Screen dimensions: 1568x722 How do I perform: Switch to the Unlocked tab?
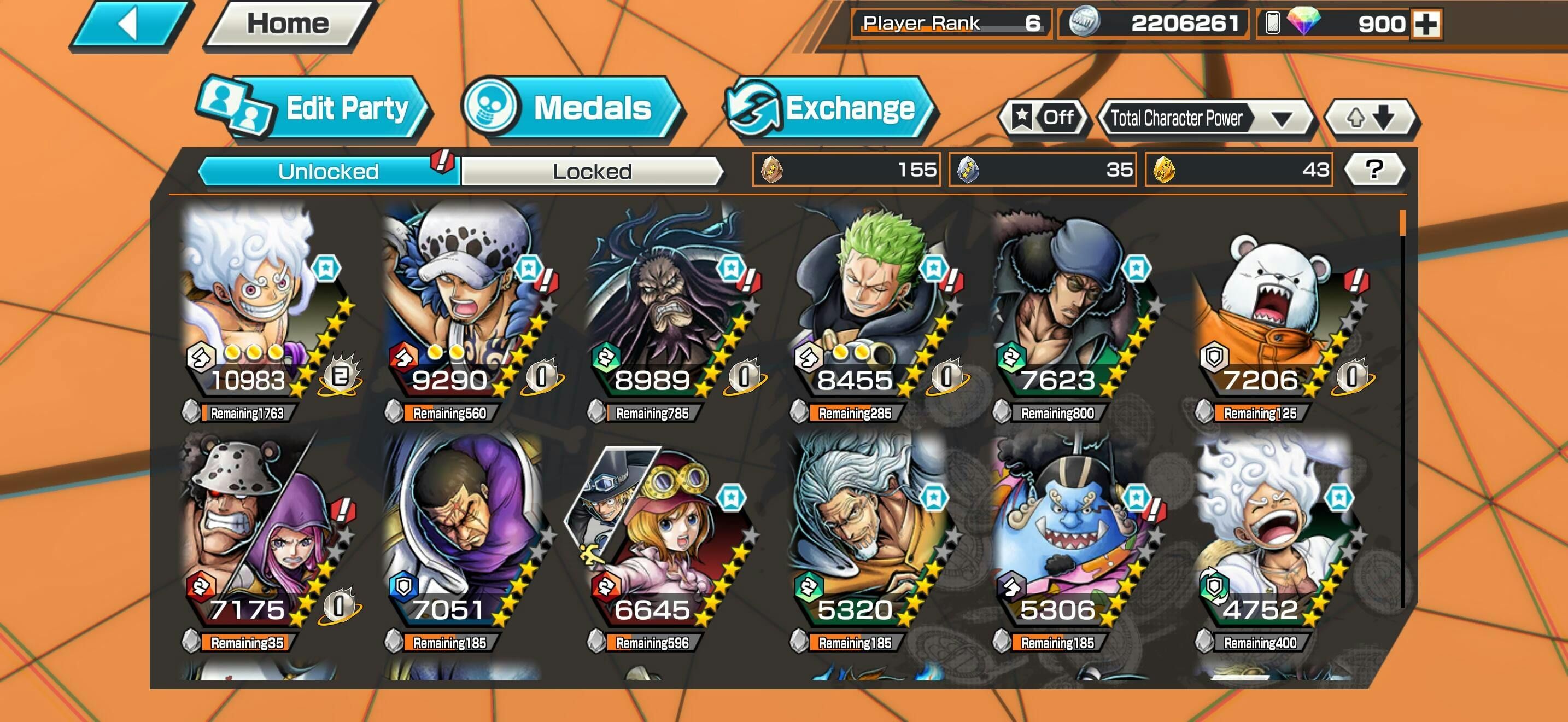[x=329, y=171]
